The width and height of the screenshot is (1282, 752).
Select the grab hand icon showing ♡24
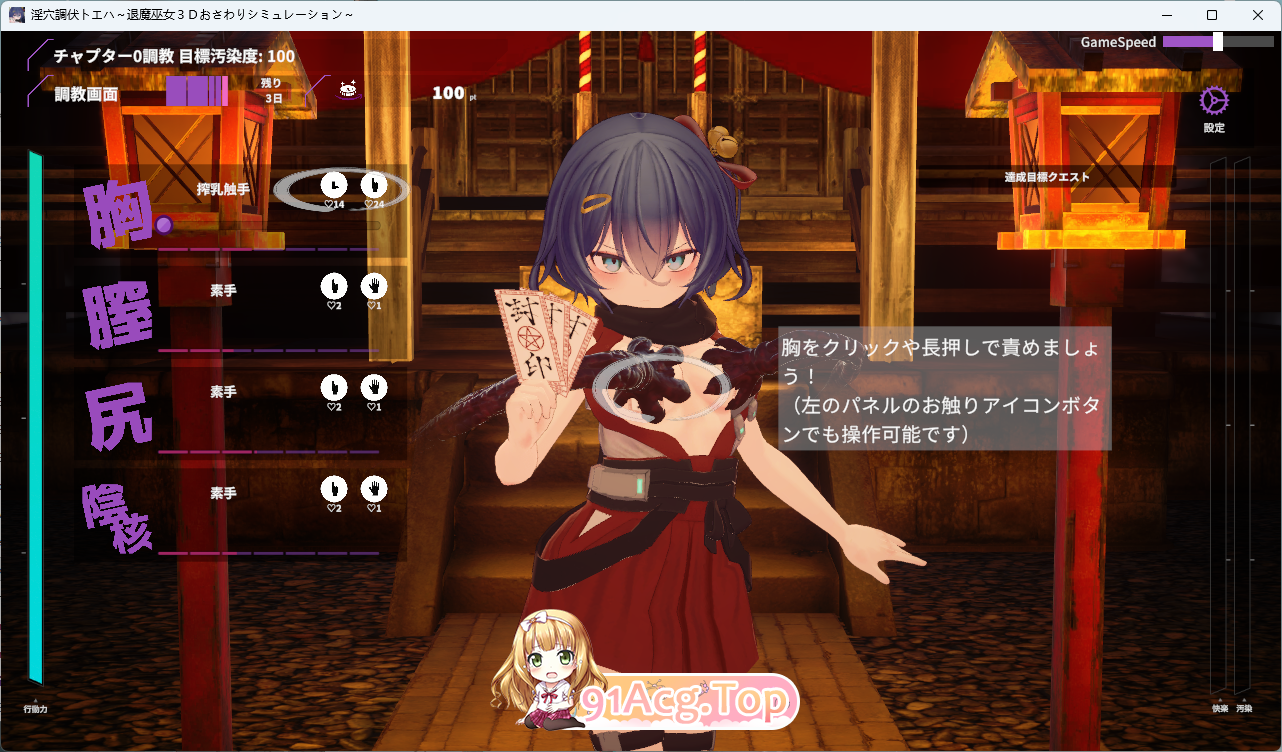[374, 184]
